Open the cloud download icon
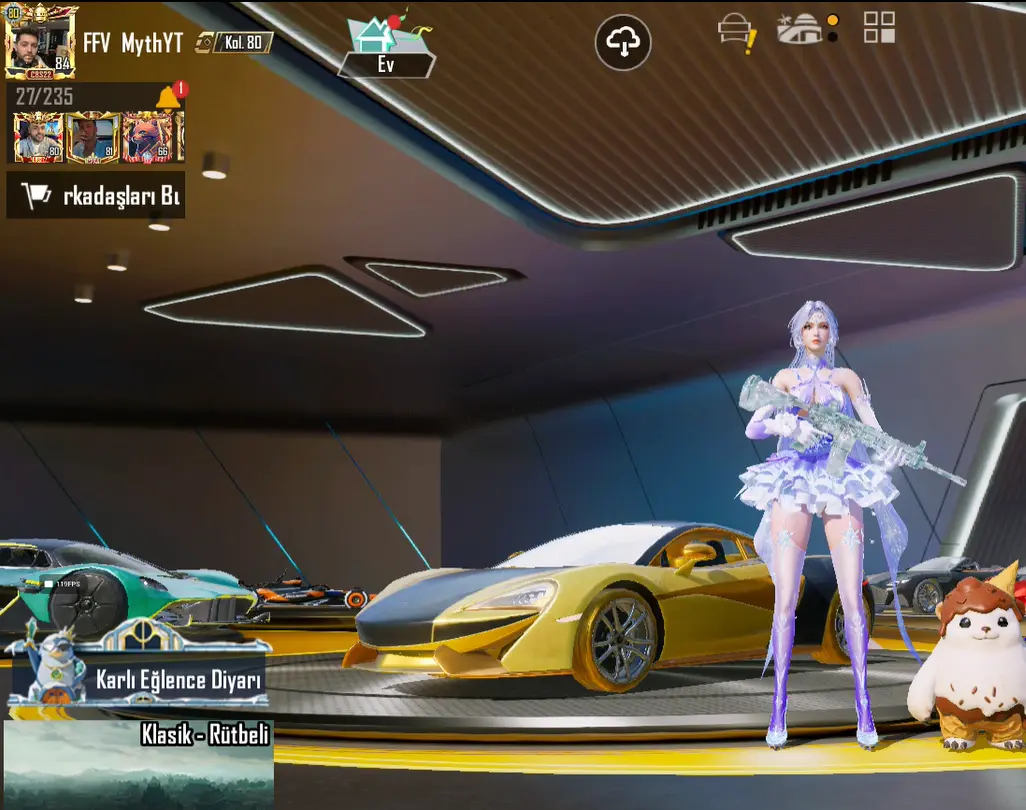 point(623,42)
